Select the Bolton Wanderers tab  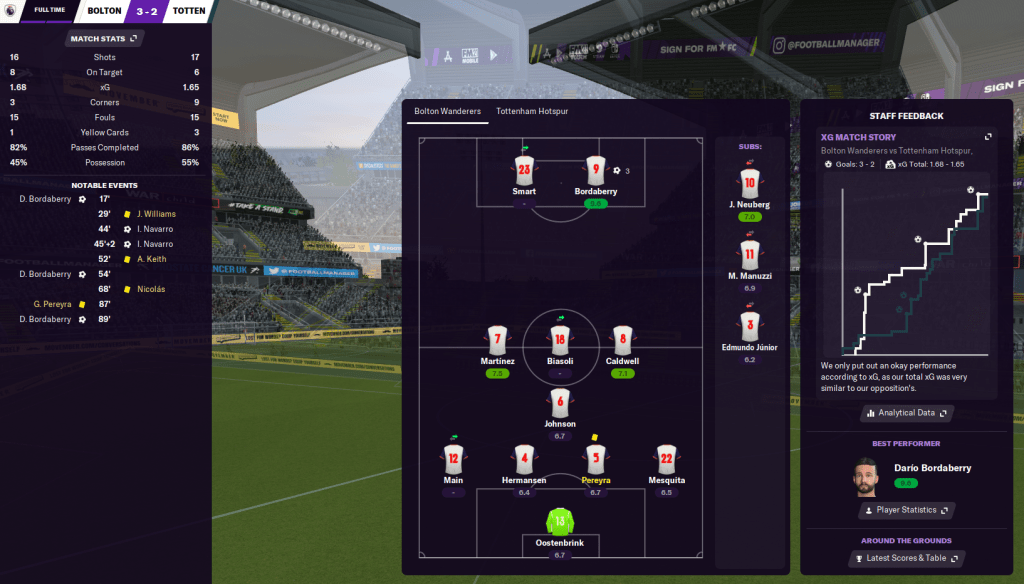(x=447, y=111)
